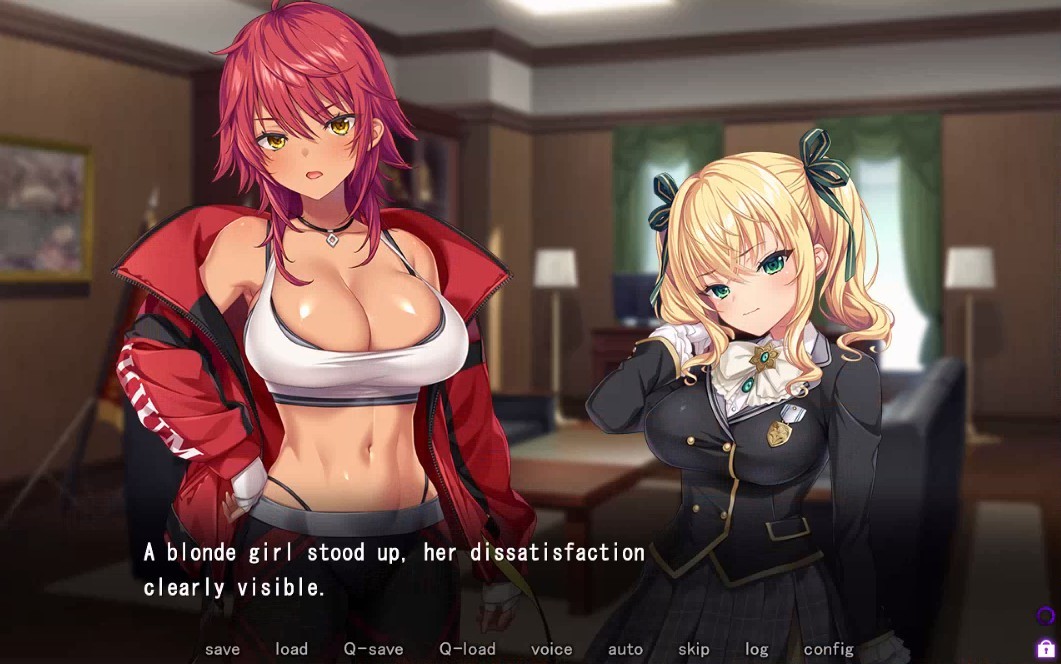Open the config settings

coord(828,649)
